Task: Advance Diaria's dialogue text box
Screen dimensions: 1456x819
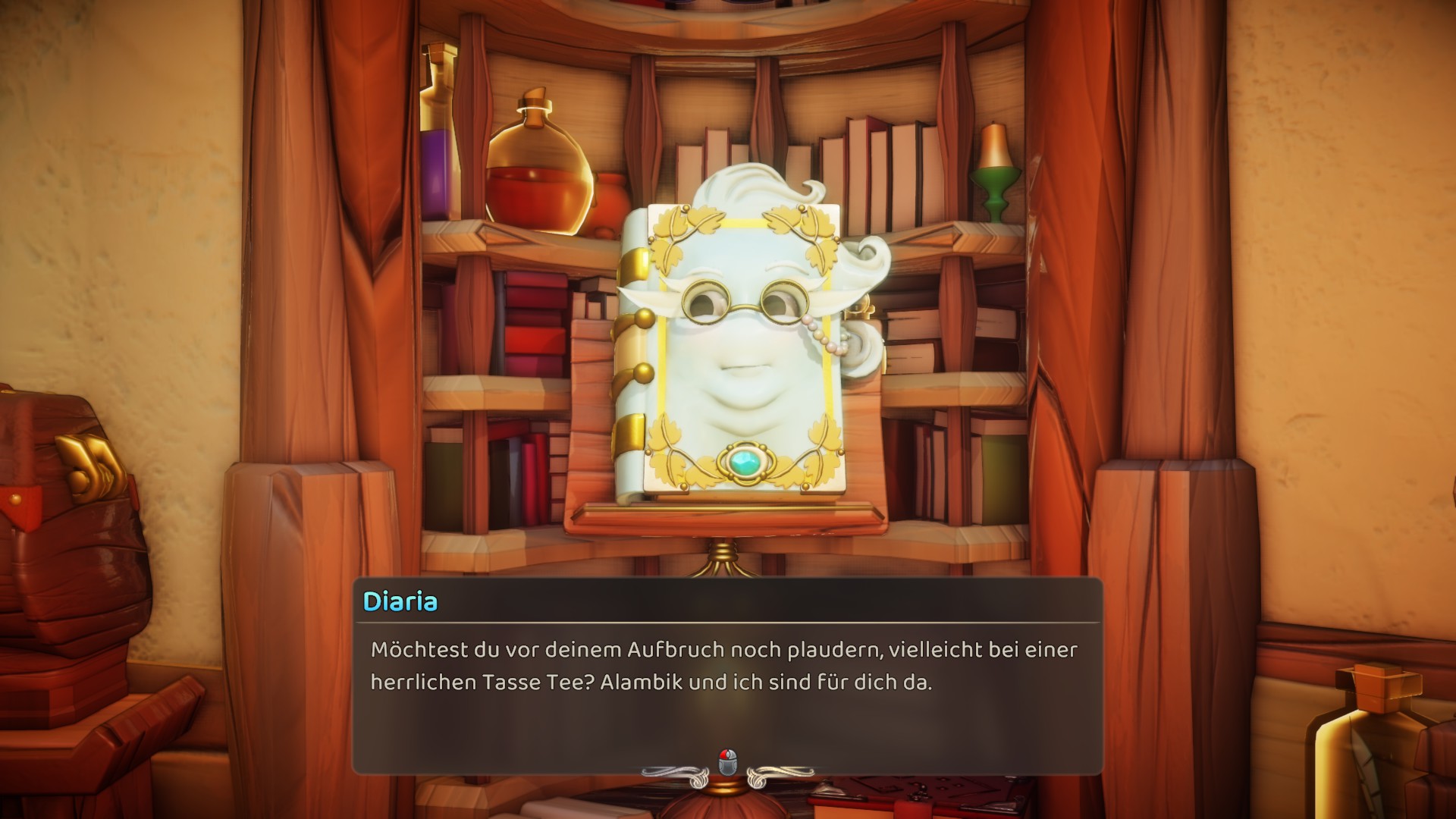Action: pyautogui.click(x=726, y=761)
